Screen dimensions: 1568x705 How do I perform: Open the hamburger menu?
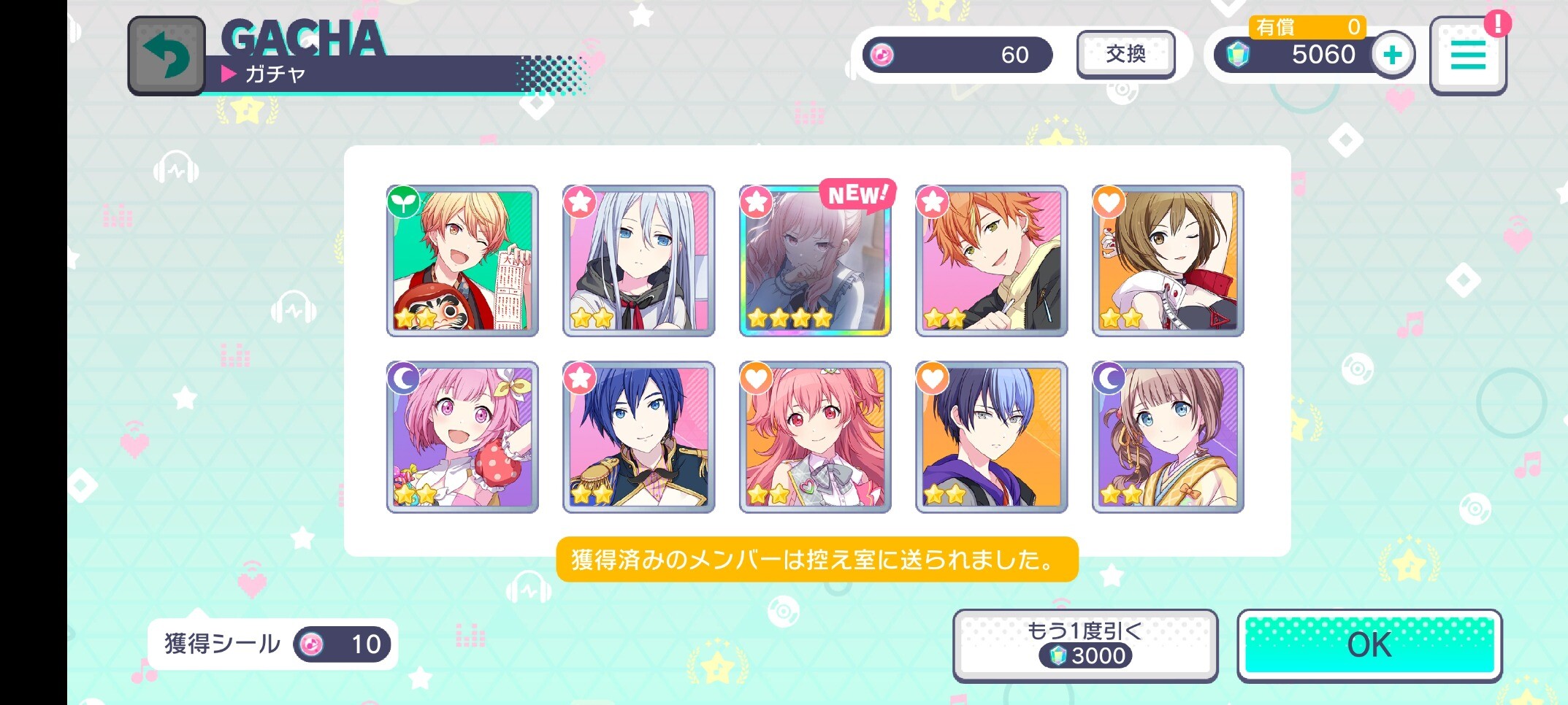1467,56
